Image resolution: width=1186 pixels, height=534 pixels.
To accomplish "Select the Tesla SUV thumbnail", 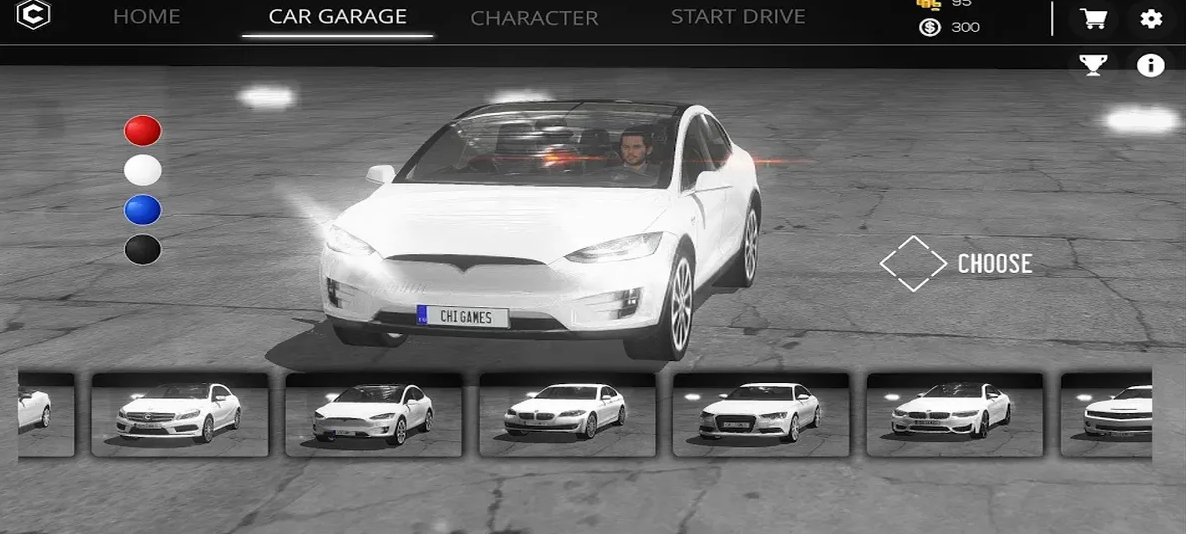I will [x=374, y=414].
